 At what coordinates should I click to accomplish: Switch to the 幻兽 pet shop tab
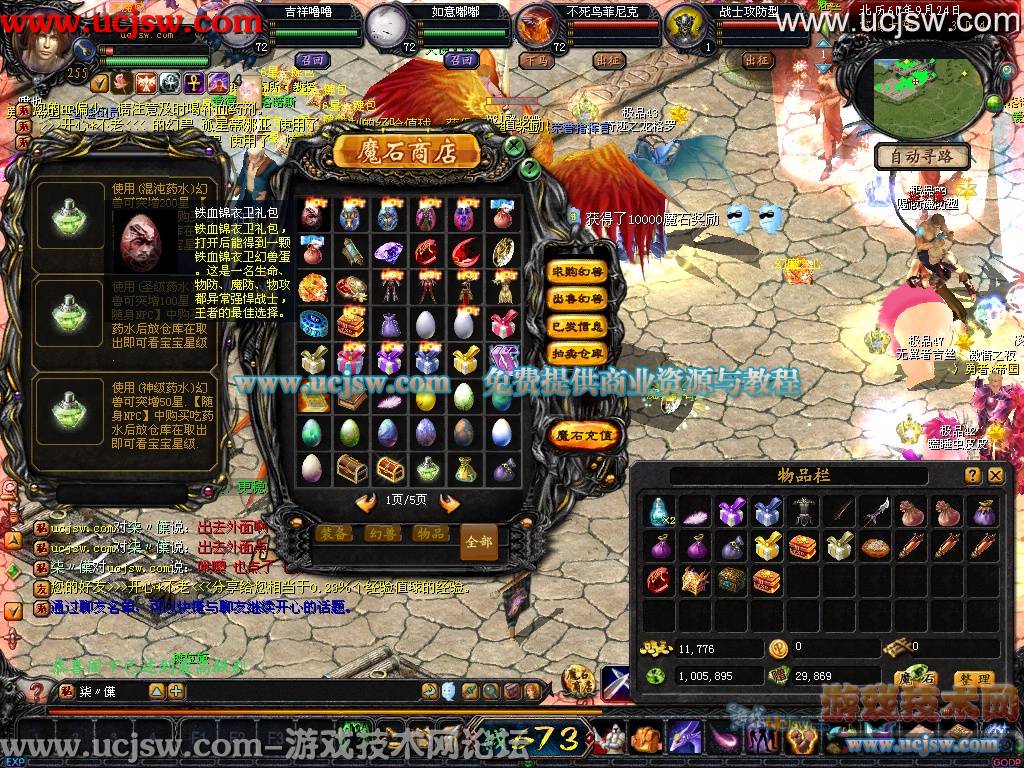click(x=383, y=534)
